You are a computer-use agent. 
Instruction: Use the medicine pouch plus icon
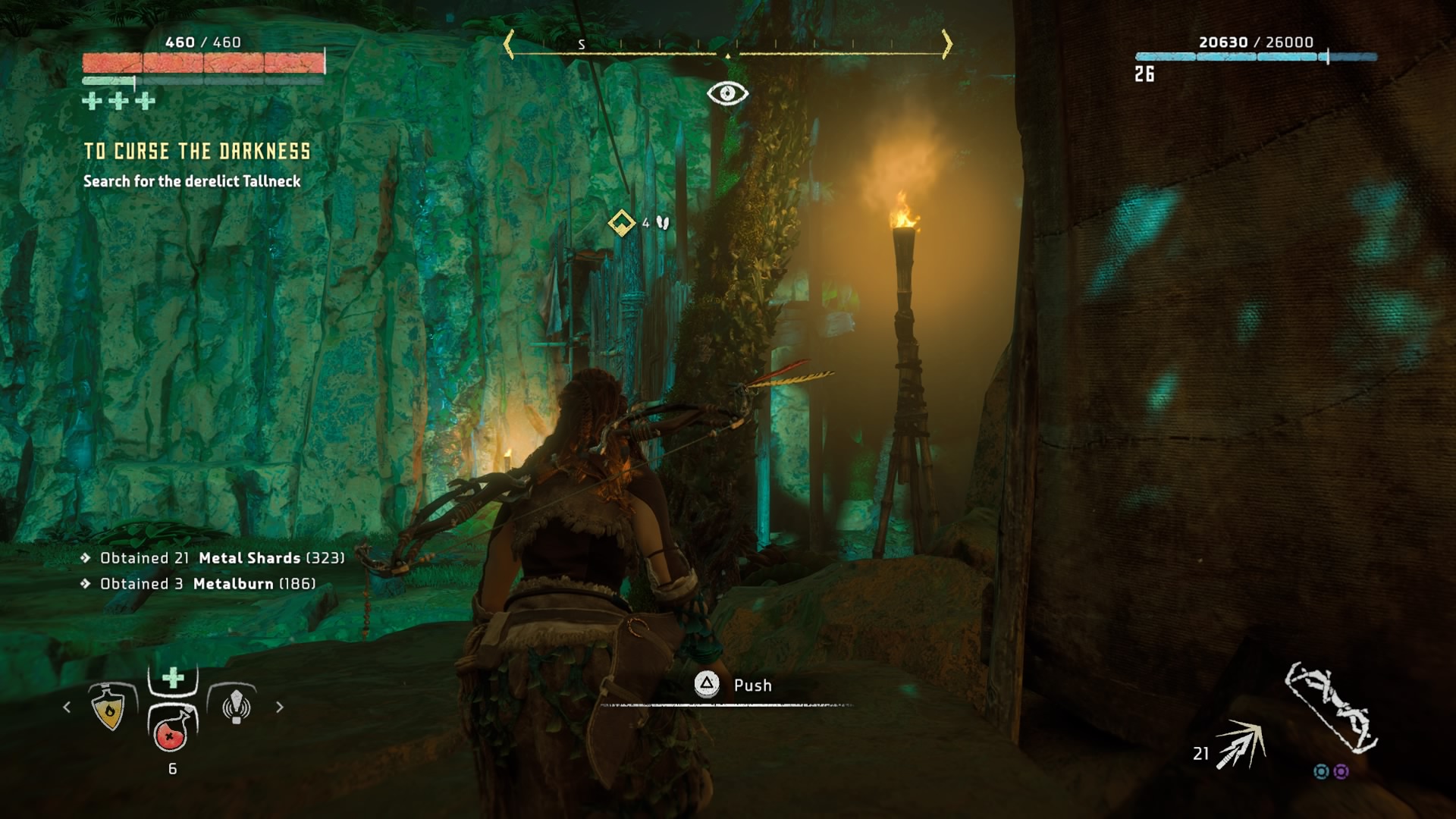point(173,677)
